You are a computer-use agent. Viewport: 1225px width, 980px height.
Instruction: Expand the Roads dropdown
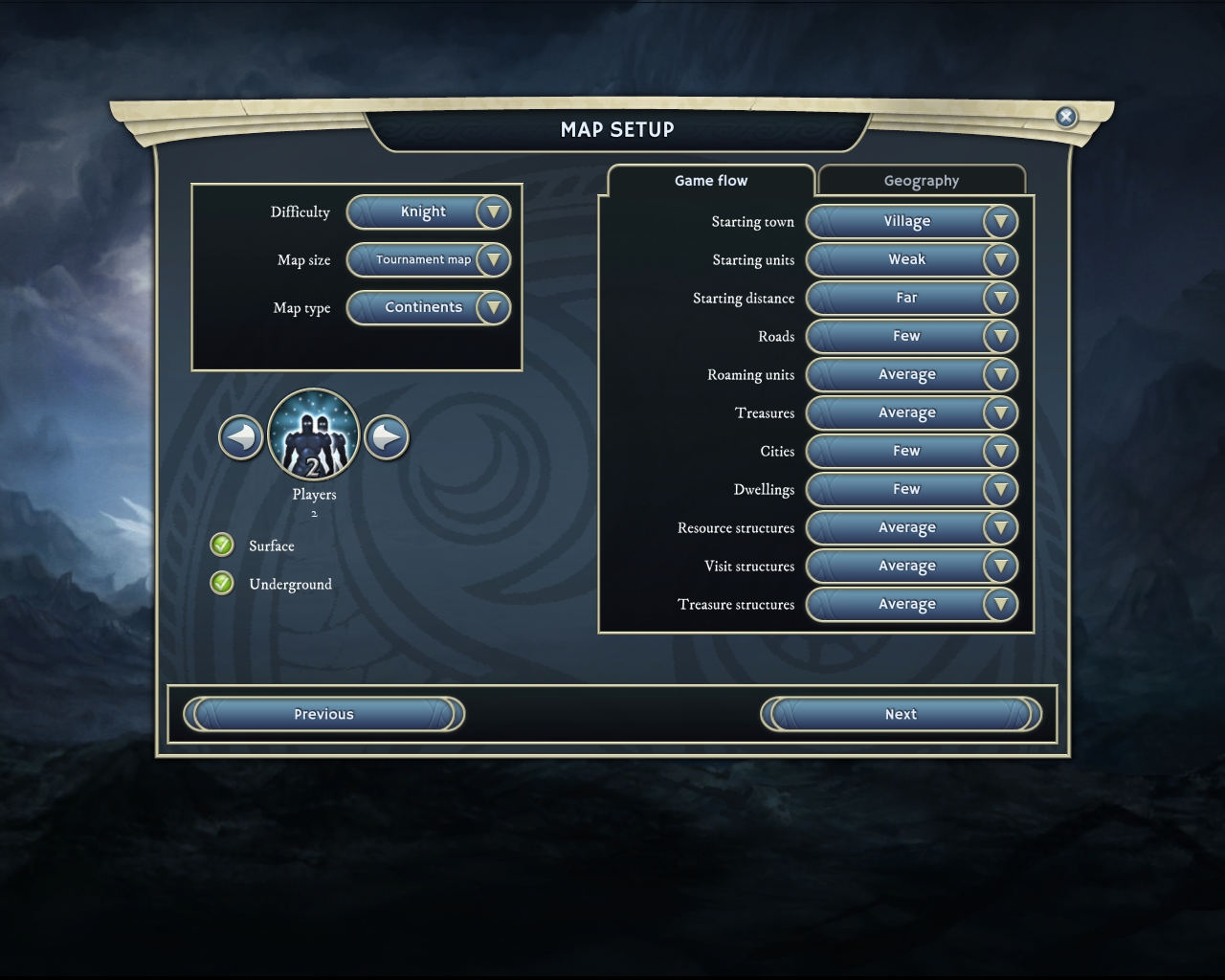click(x=1000, y=337)
